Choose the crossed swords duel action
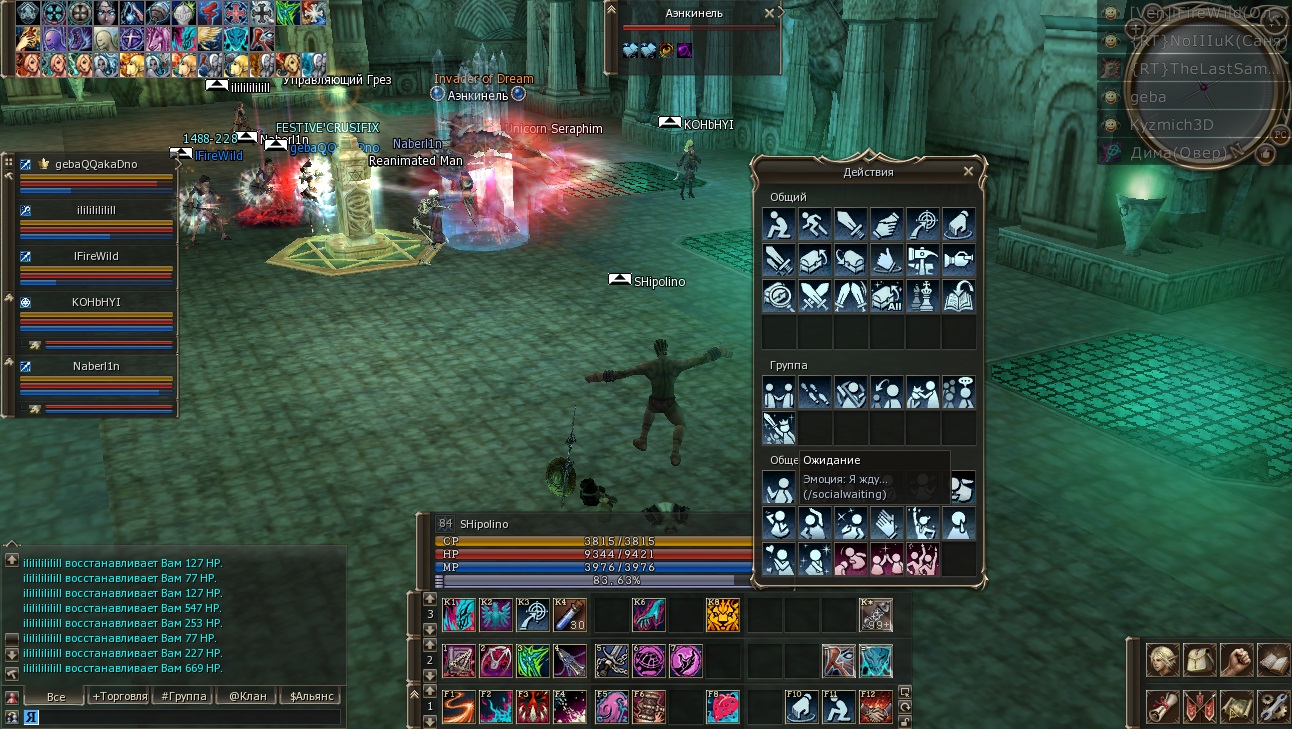The image size is (1292, 729). tap(815, 296)
